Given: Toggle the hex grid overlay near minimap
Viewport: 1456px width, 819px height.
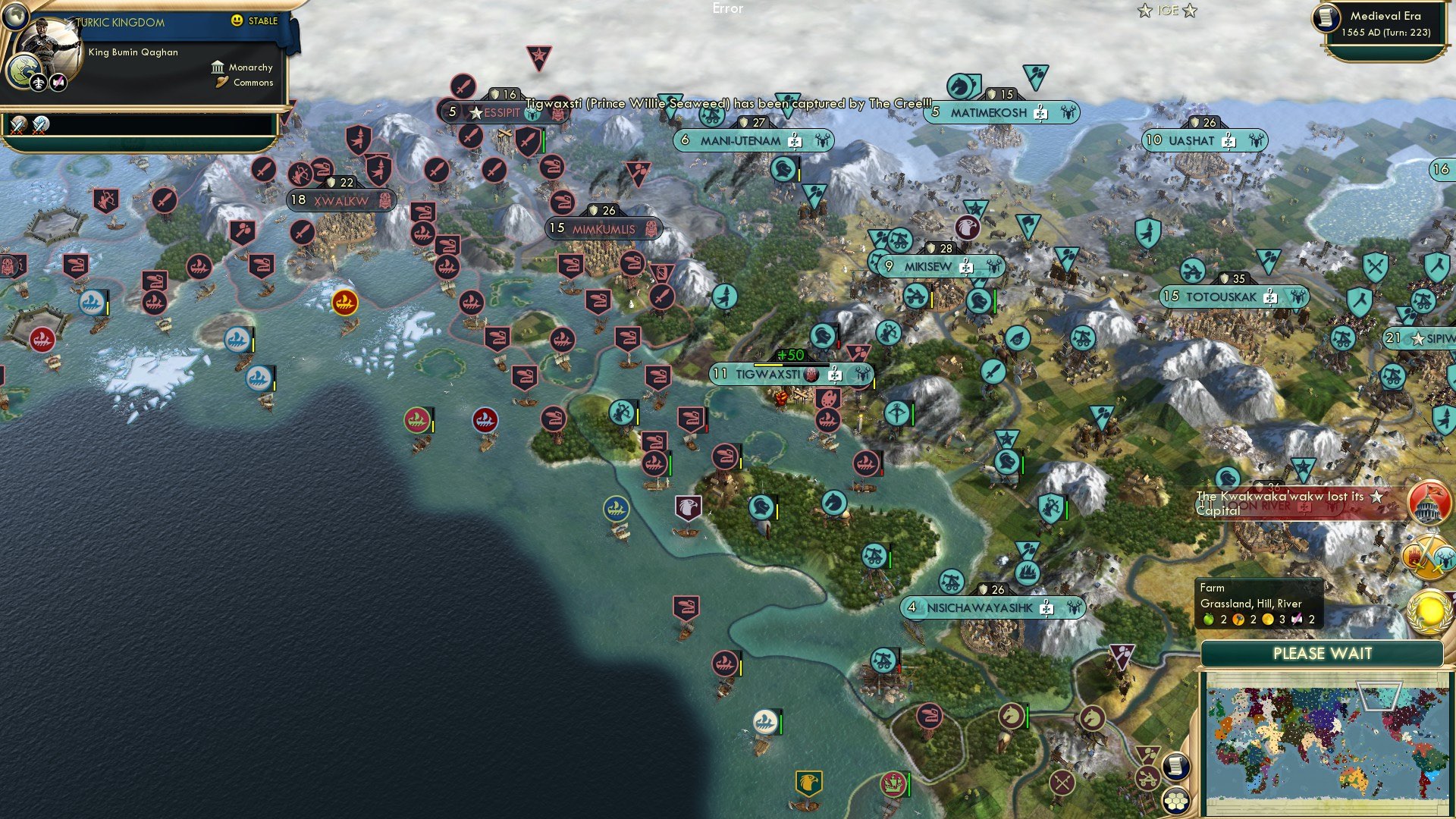Looking at the screenshot, I should pyautogui.click(x=1175, y=799).
